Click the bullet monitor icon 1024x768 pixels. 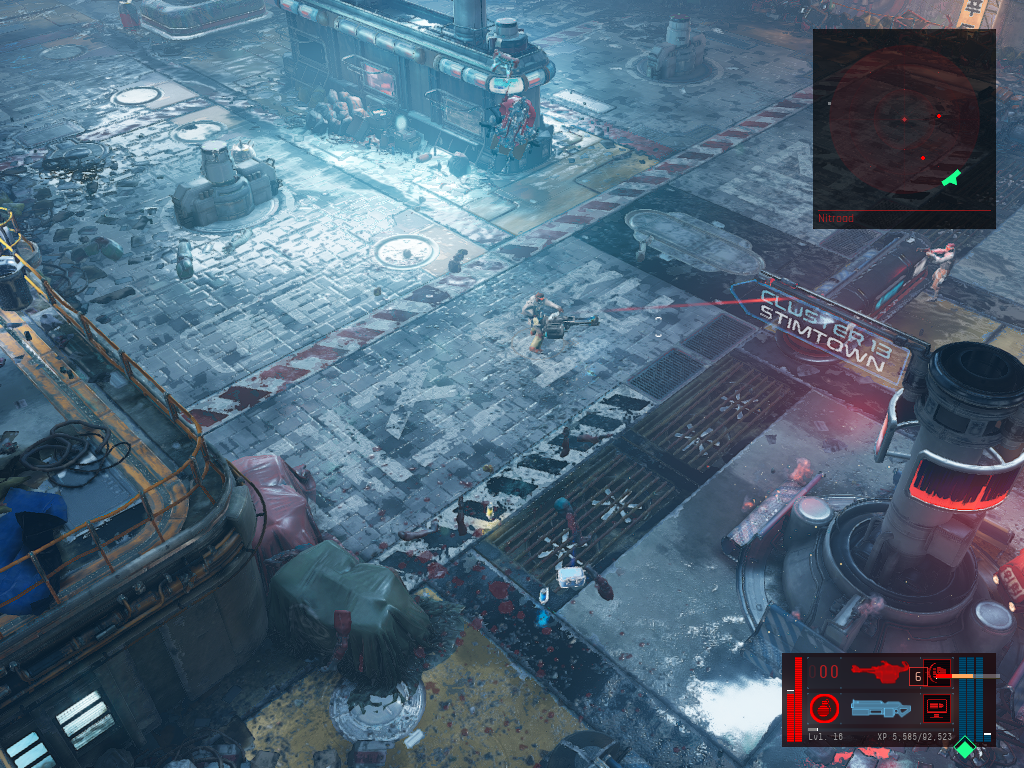(936, 708)
